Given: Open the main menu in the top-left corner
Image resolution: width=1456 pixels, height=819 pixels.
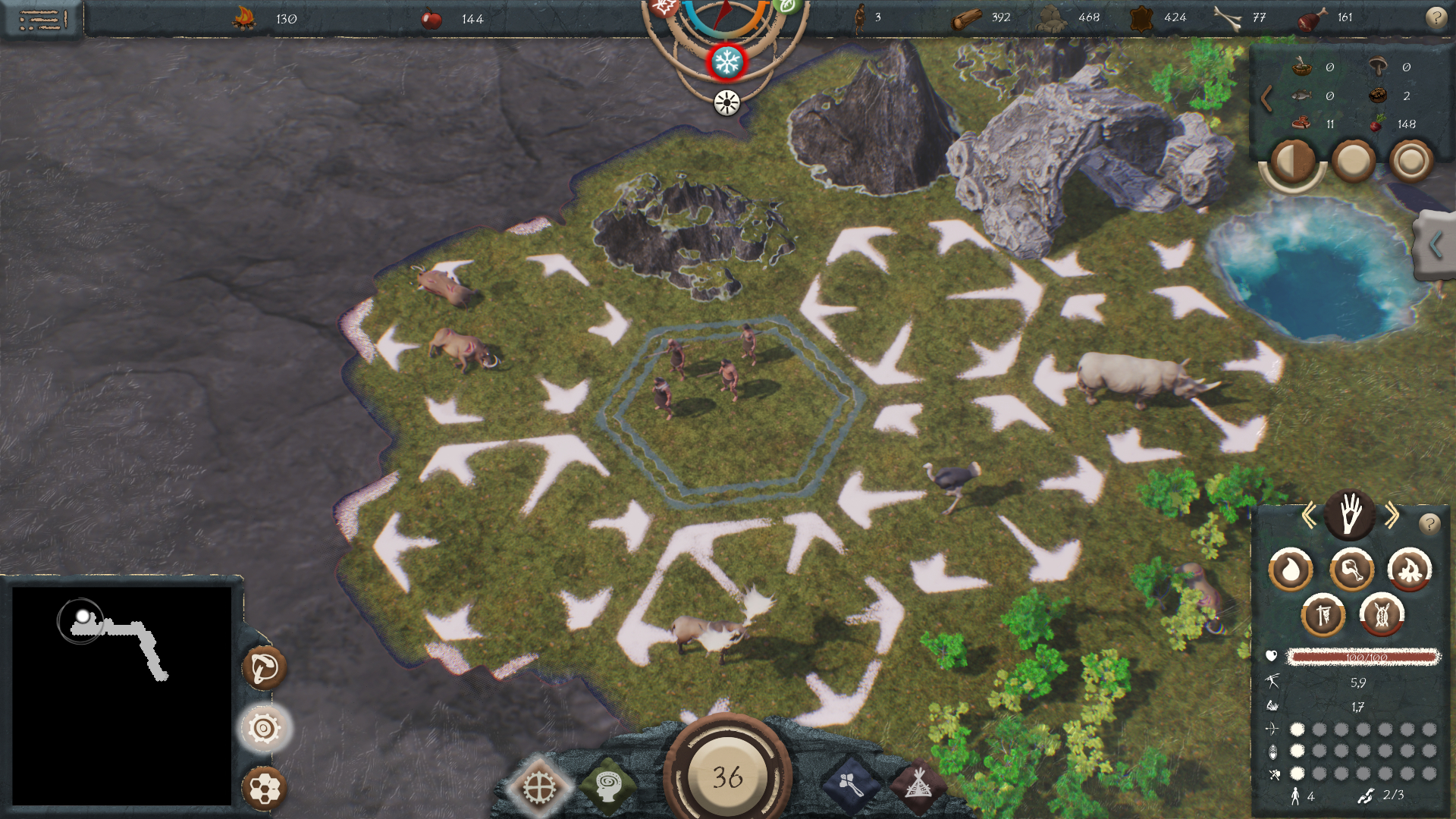Looking at the screenshot, I should pyautogui.click(x=42, y=19).
